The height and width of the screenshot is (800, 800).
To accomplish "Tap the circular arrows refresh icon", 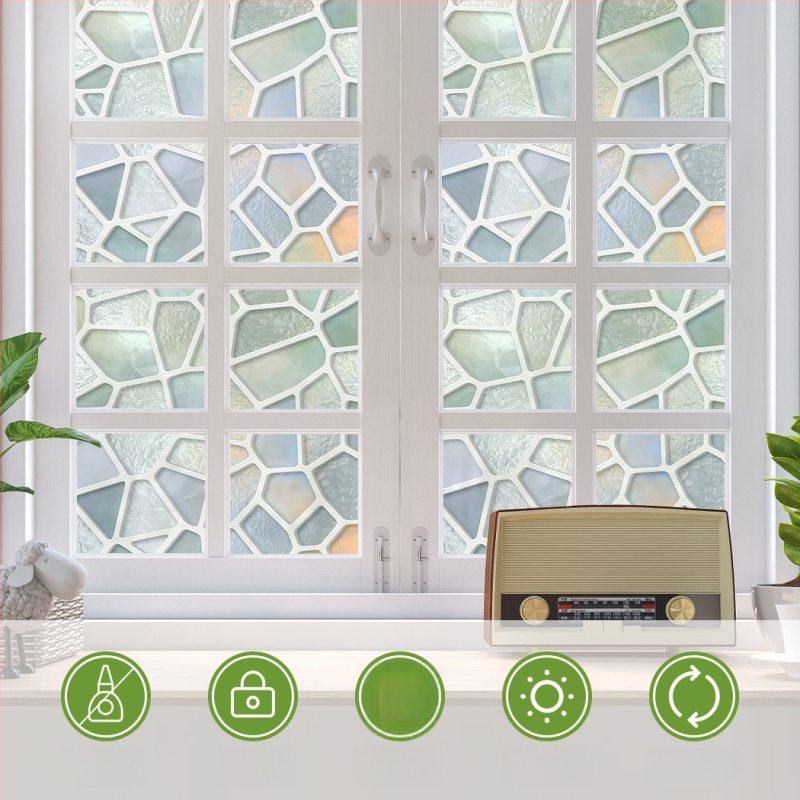I will [694, 696].
